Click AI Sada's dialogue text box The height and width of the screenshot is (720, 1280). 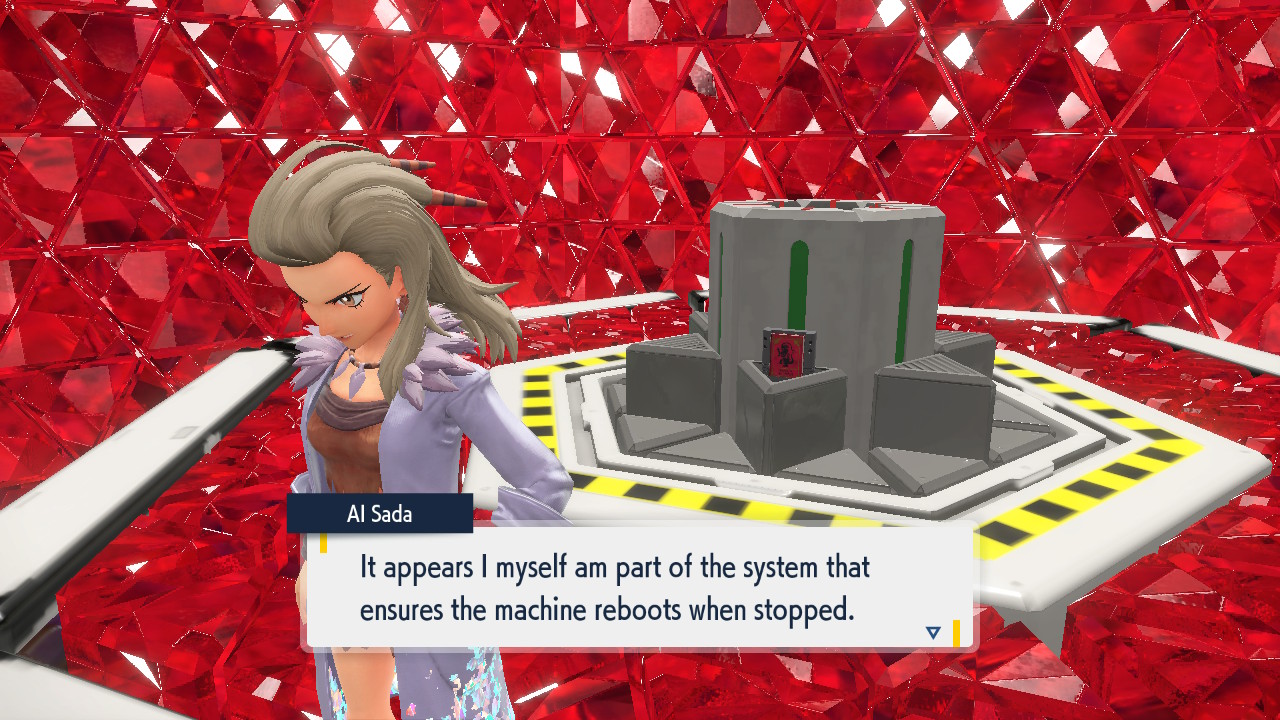(640, 587)
